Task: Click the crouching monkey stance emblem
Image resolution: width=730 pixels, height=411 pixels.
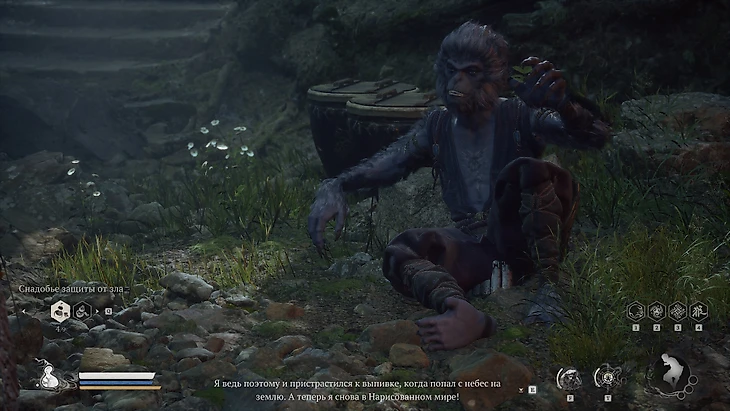Action: coord(668,374)
